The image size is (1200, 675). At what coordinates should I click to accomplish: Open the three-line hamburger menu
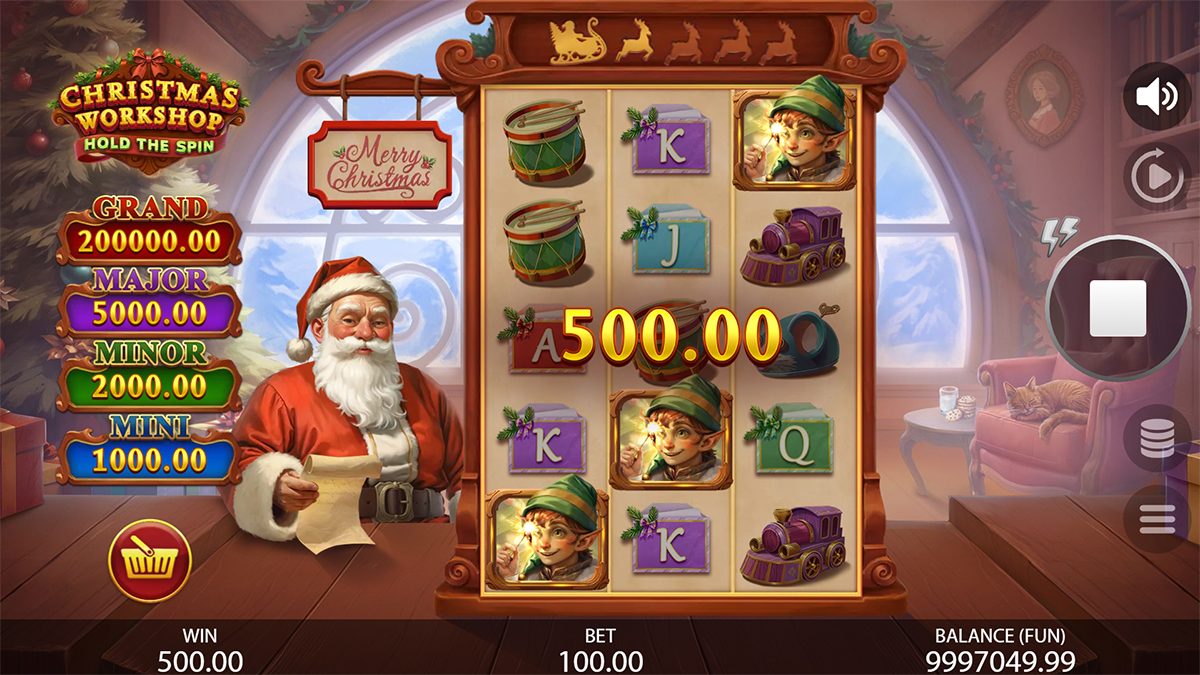(1156, 518)
